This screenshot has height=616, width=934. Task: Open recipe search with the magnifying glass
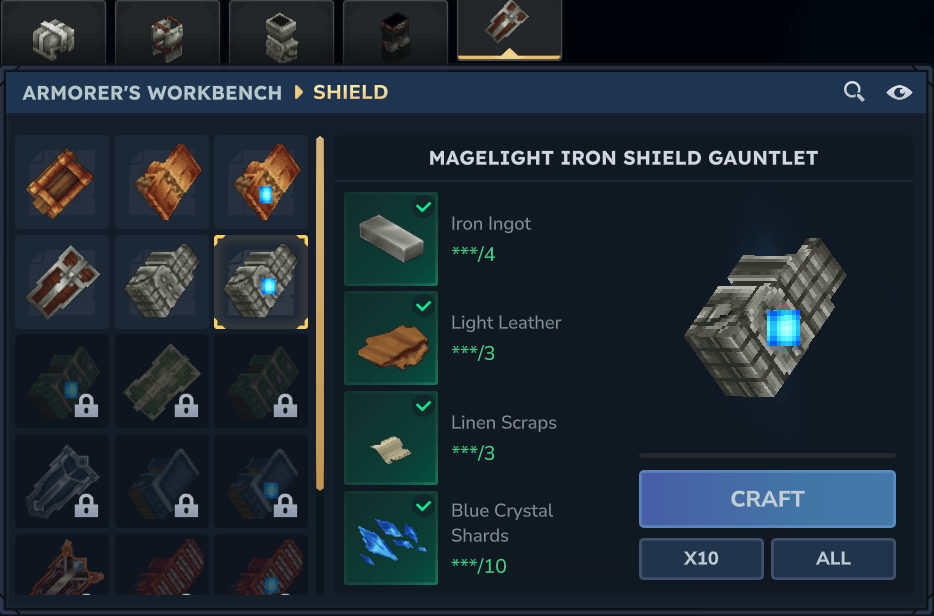point(854,92)
